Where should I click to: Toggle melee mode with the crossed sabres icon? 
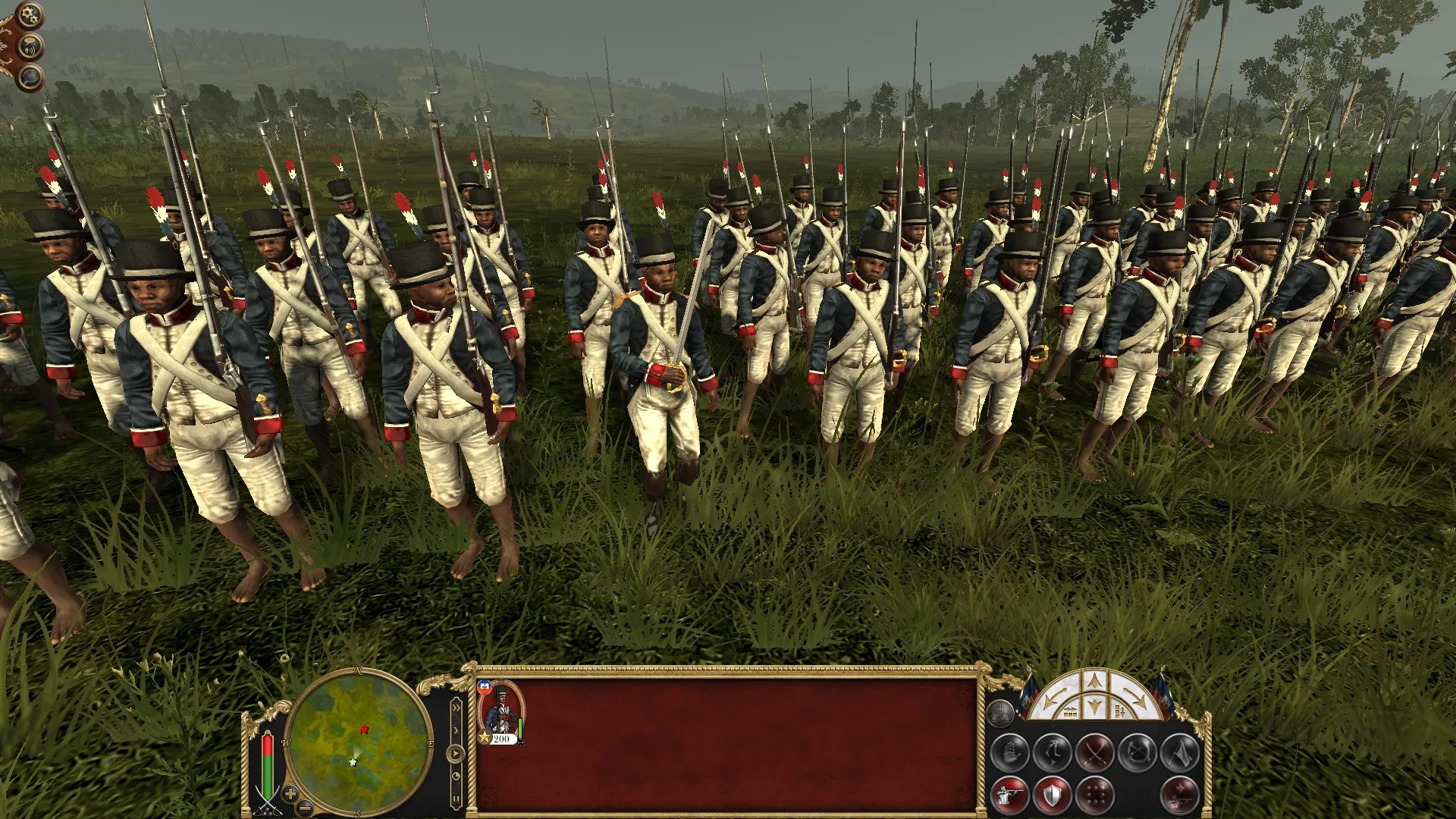(x=1095, y=753)
